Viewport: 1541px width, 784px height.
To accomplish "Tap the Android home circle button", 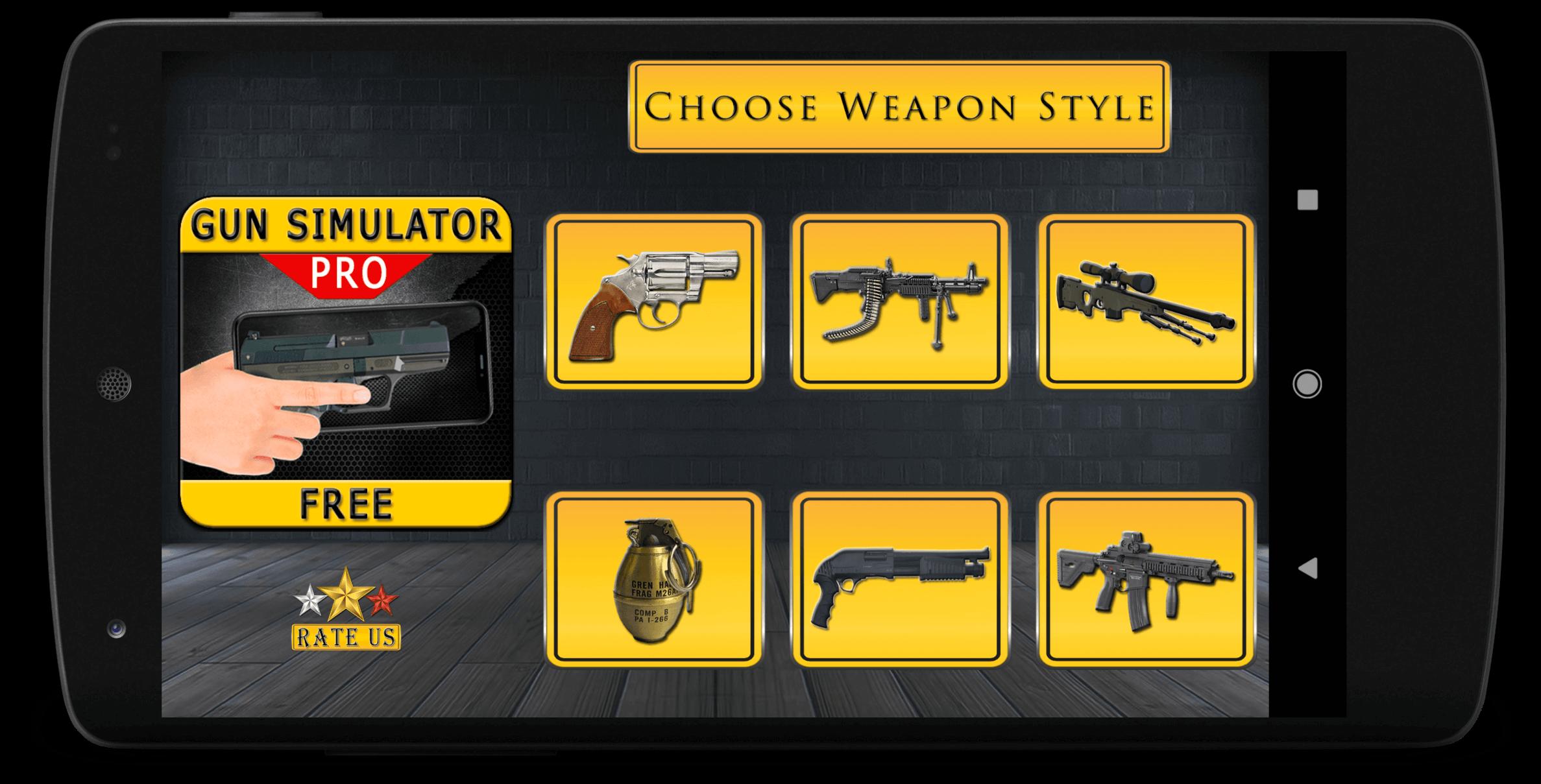I will 1307,384.
